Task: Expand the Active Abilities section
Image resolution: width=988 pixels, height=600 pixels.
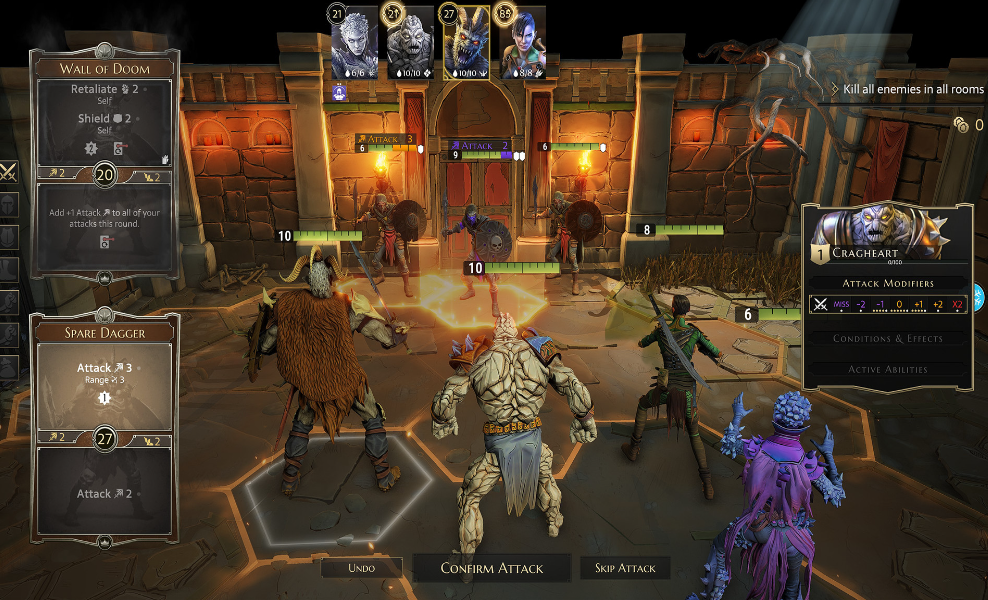Action: [x=888, y=369]
